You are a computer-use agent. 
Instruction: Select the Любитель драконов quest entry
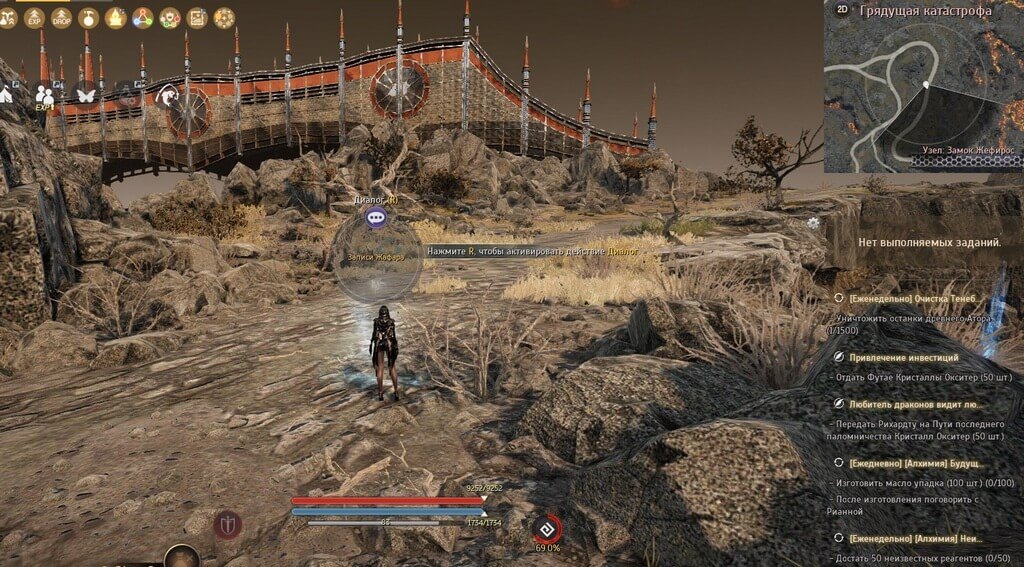[x=914, y=405]
